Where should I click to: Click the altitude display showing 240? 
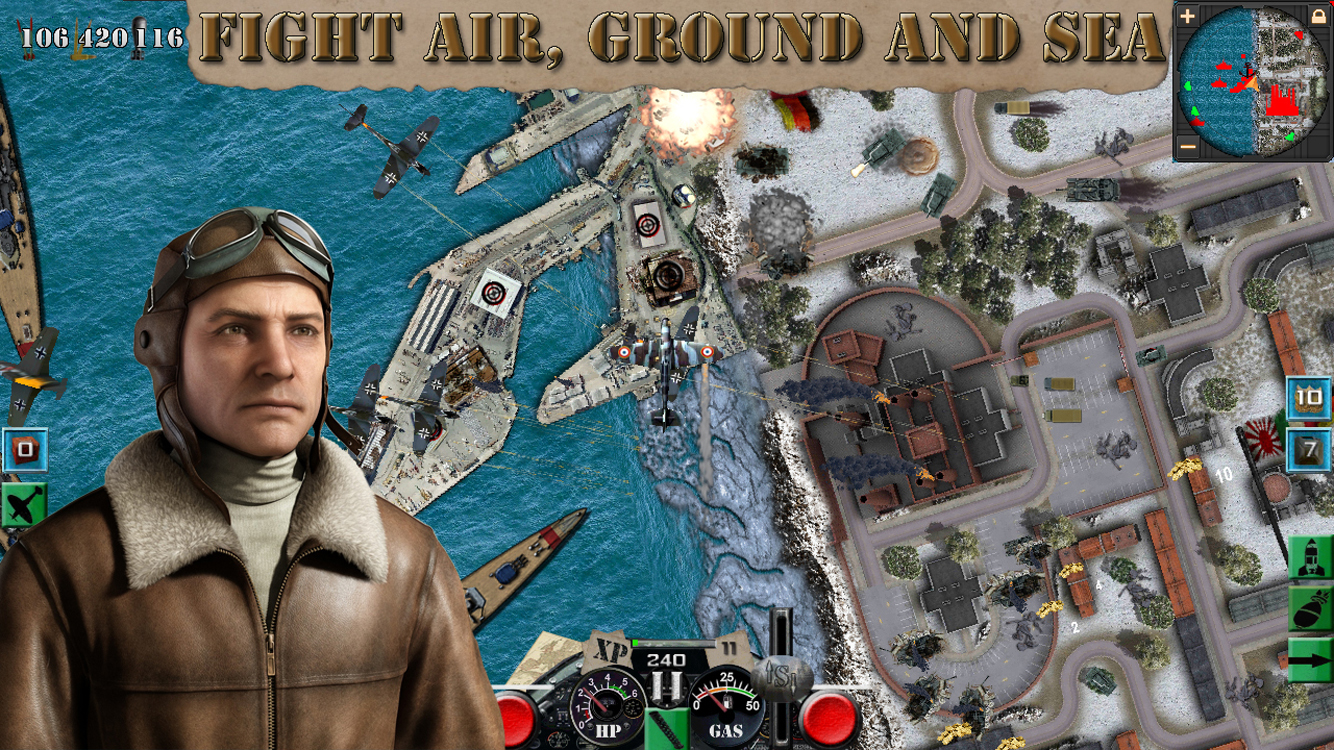tap(665, 660)
